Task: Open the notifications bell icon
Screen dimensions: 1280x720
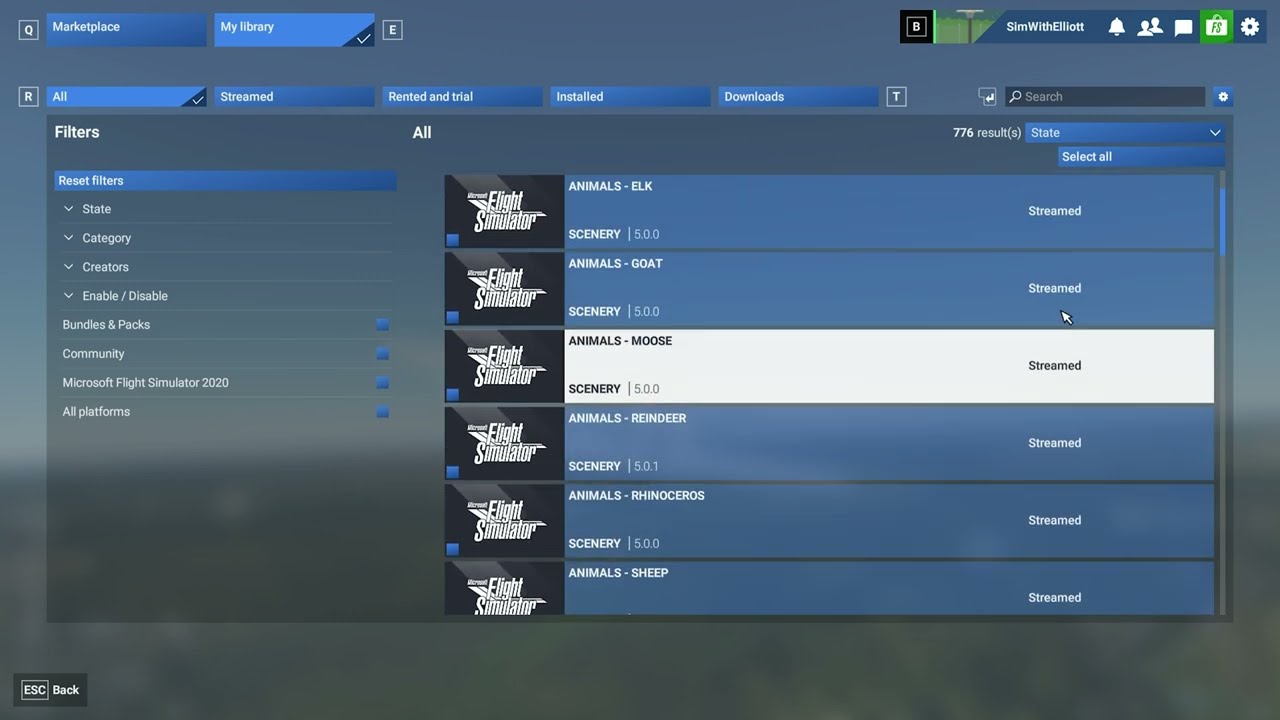Action: coord(1117,27)
